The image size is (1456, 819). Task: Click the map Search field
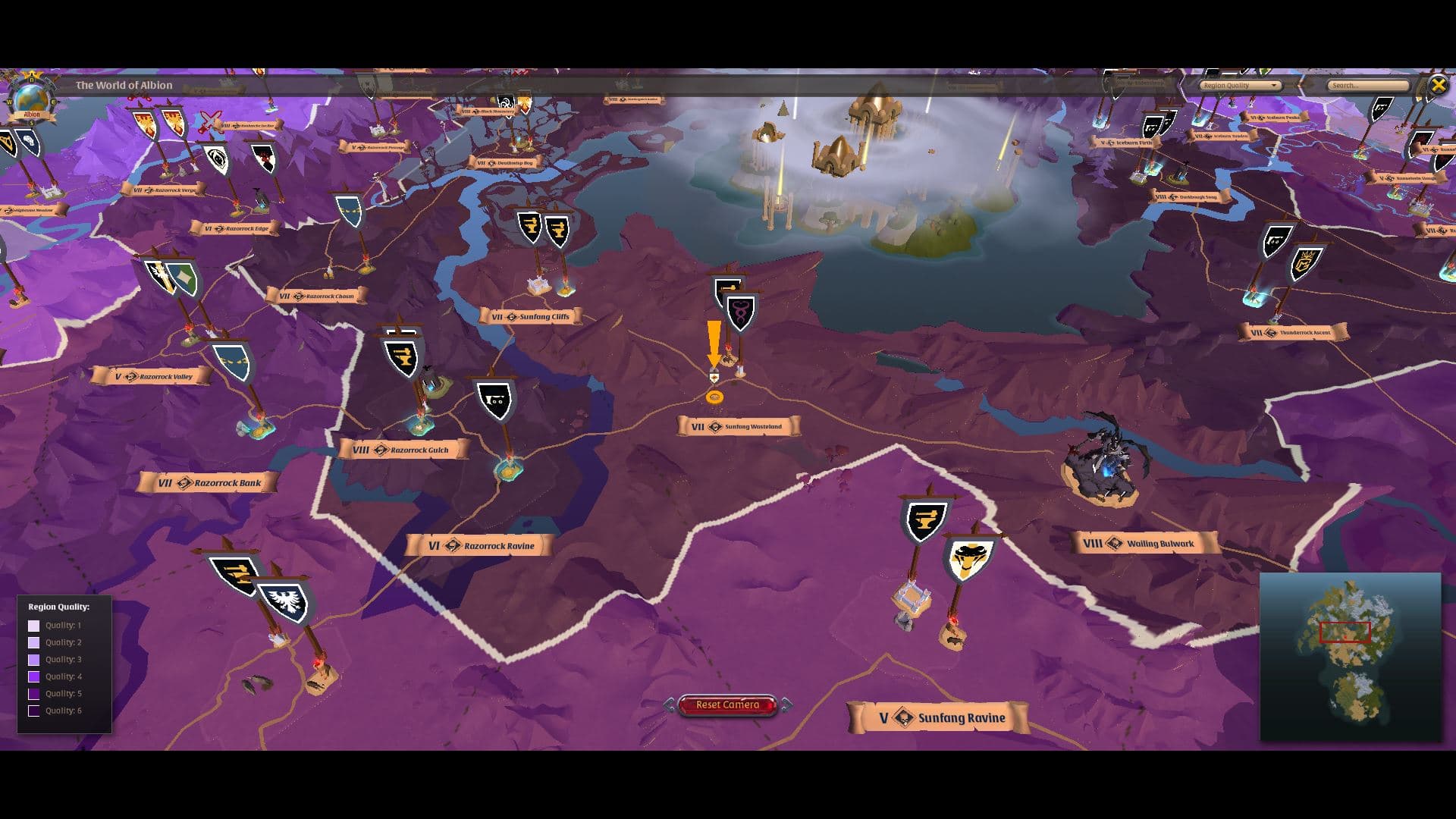pos(1367,86)
